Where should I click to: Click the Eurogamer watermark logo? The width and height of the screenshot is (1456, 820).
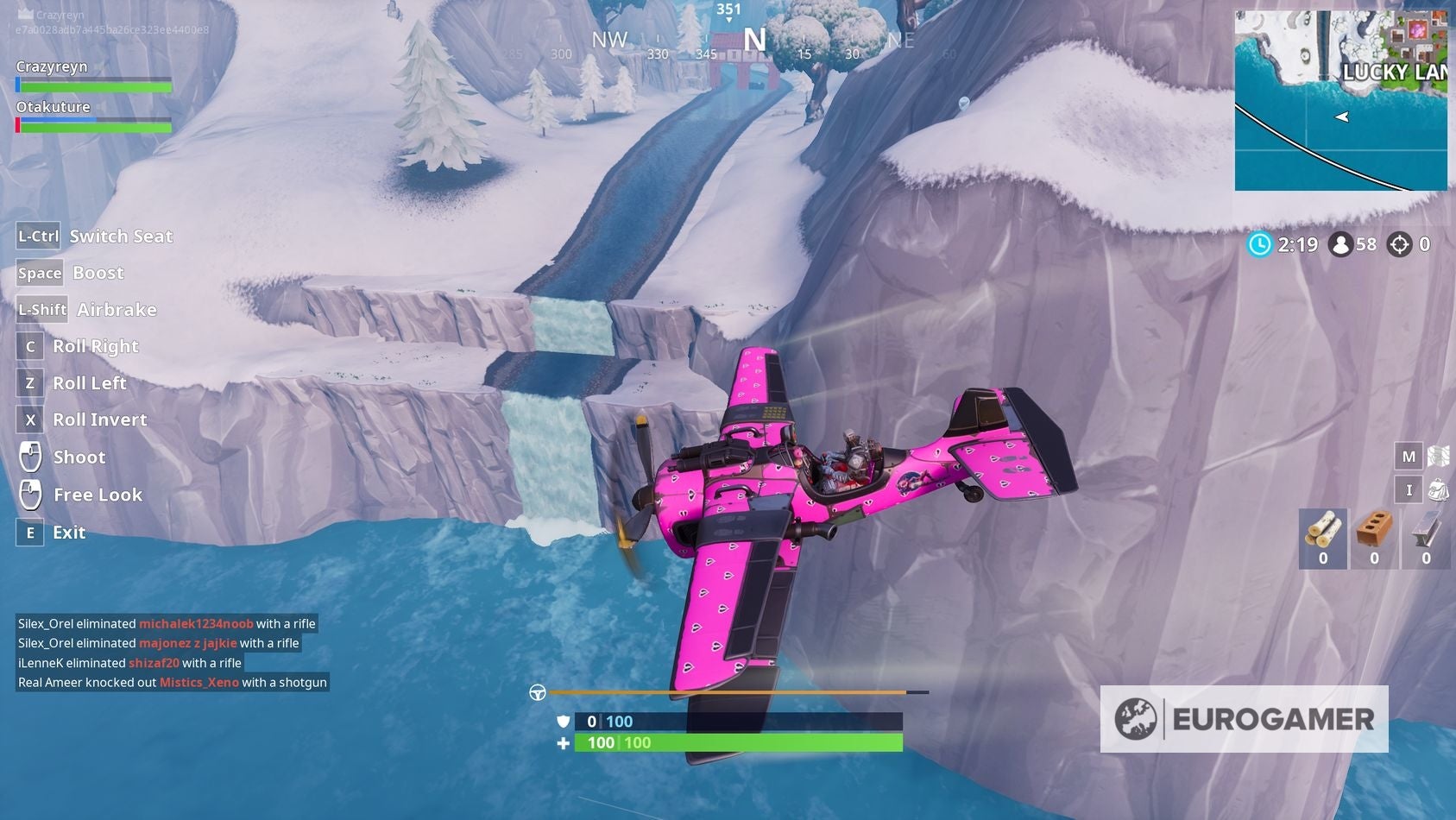[x=1244, y=718]
